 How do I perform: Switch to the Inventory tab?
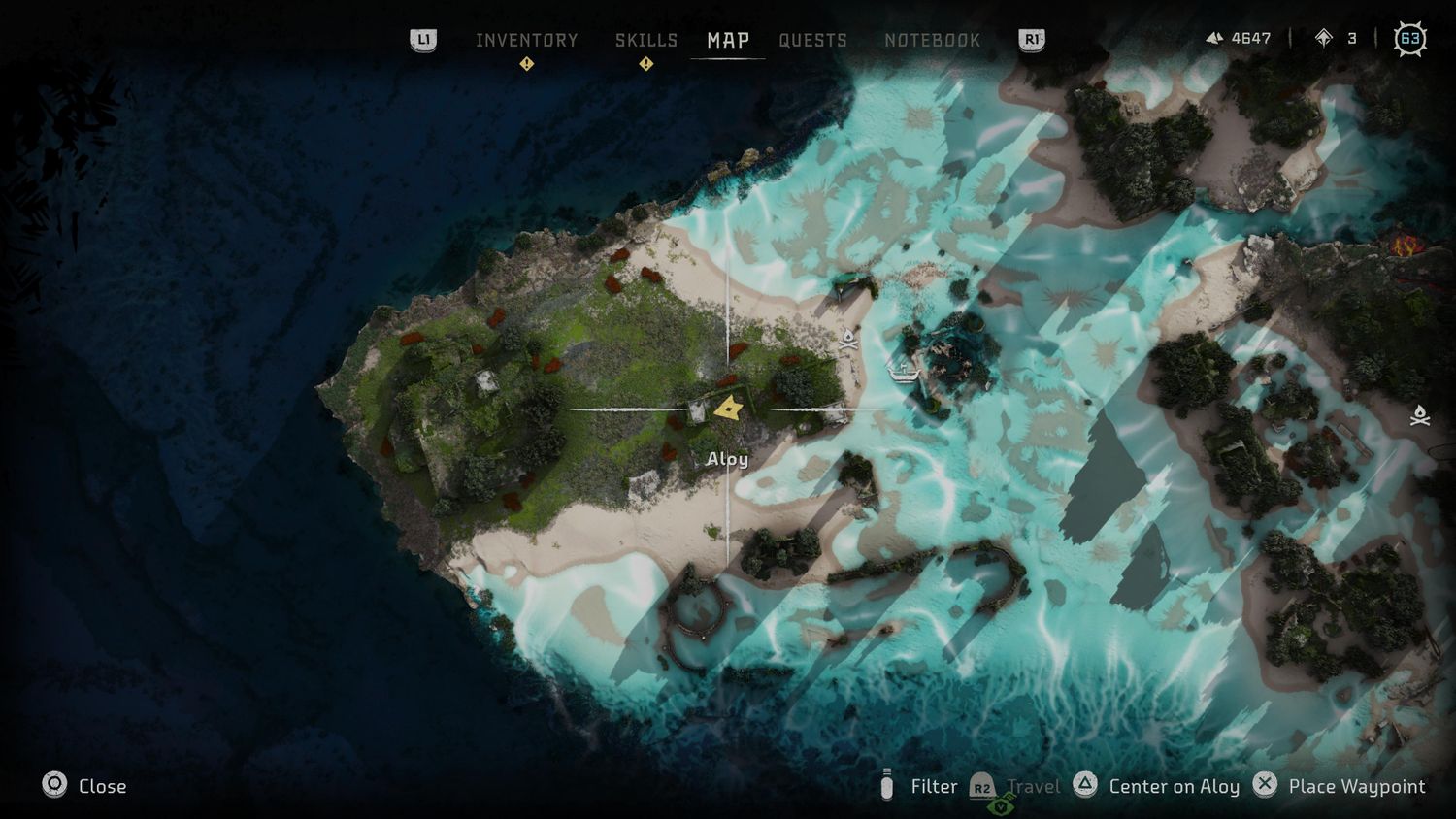click(526, 40)
